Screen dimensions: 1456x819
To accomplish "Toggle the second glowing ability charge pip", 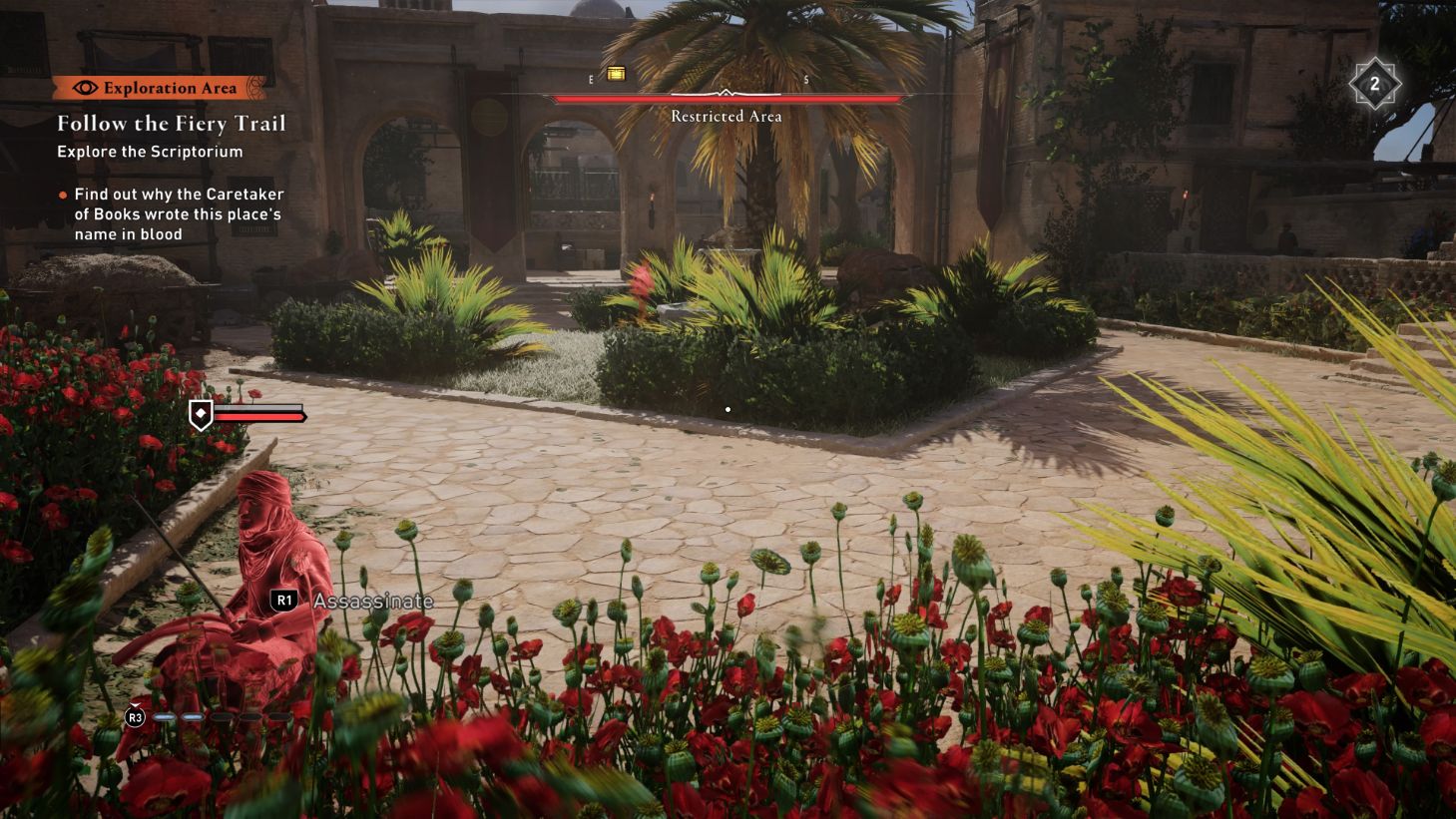I will pos(193,716).
